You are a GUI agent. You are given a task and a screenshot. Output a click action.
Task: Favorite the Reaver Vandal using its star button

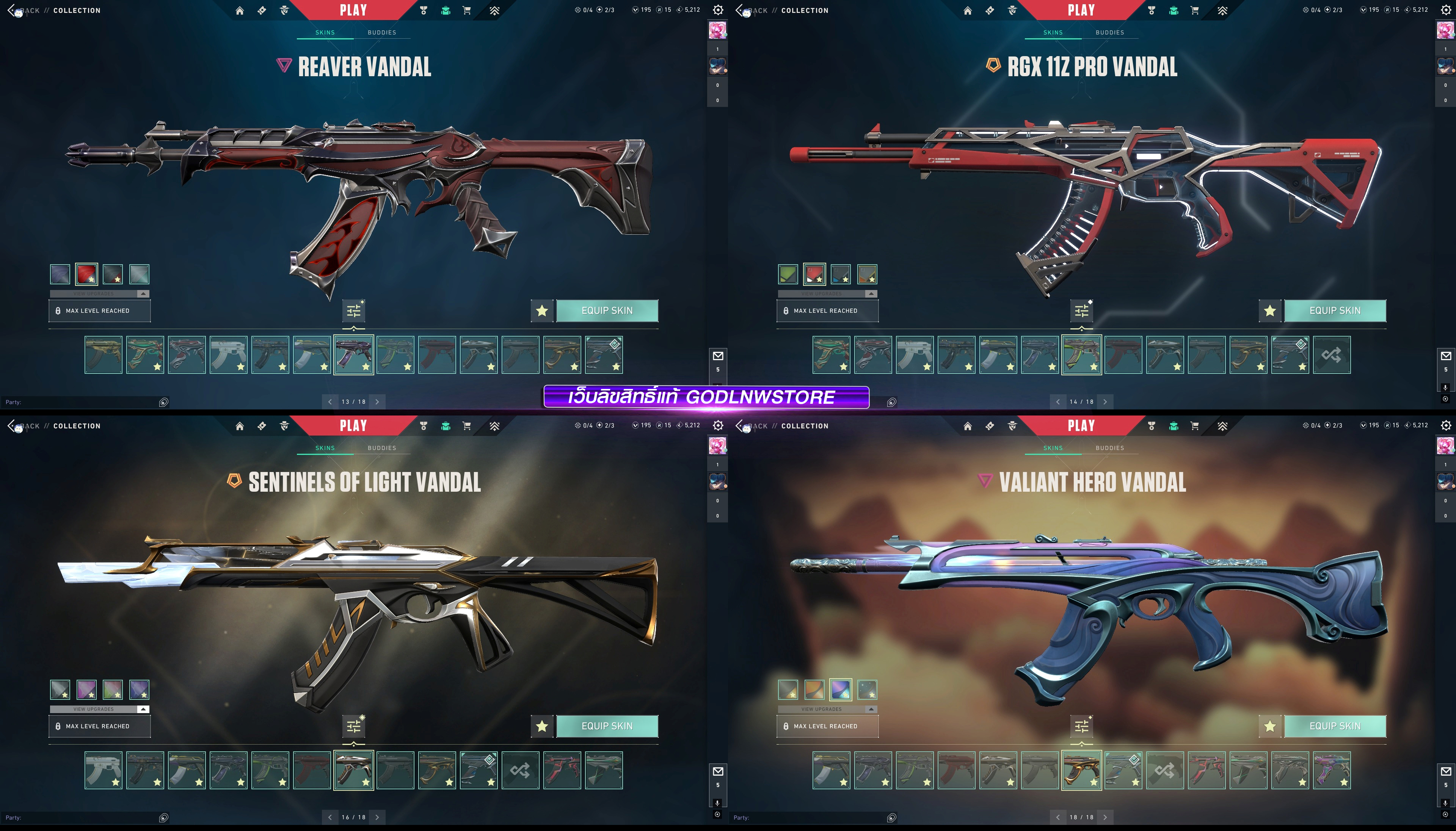pos(542,310)
